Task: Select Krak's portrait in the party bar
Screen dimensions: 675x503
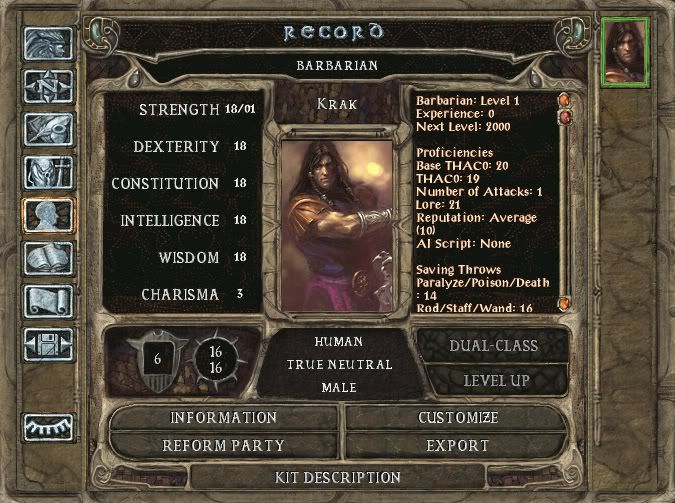Action: click(625, 51)
